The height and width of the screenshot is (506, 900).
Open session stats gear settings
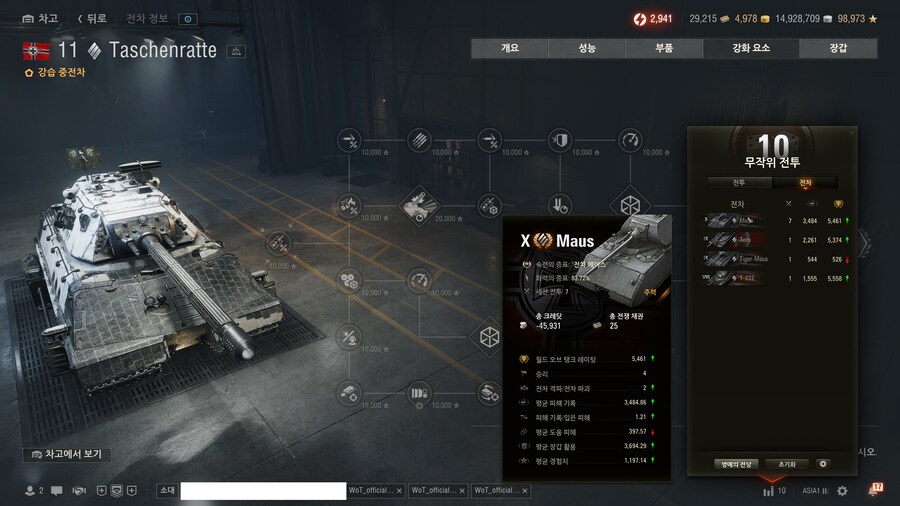[x=823, y=464]
